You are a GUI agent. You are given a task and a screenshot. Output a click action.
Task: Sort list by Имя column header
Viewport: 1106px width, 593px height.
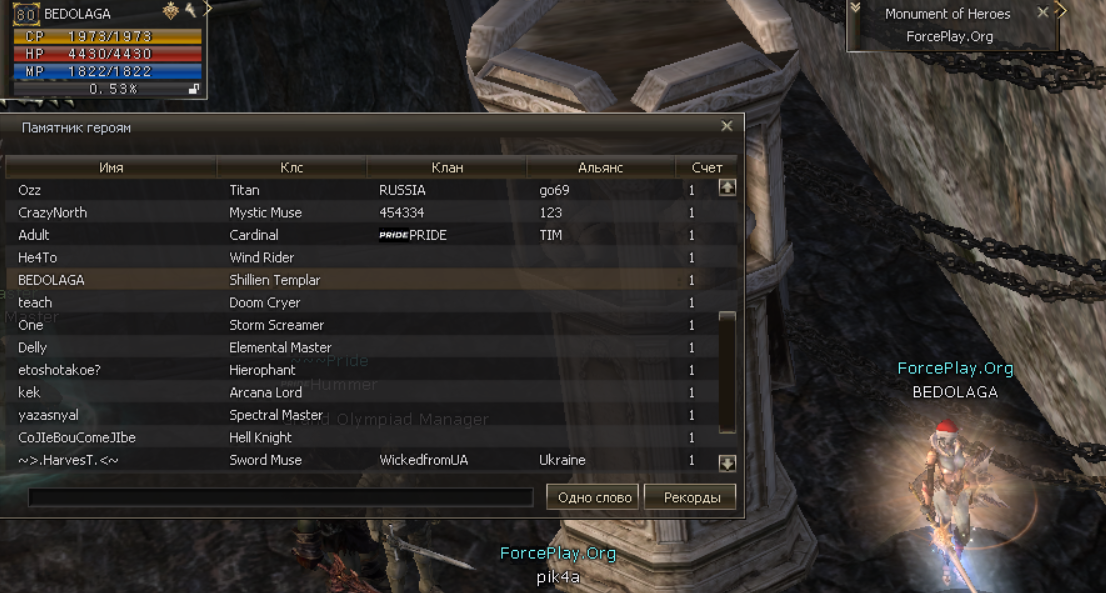(111, 168)
